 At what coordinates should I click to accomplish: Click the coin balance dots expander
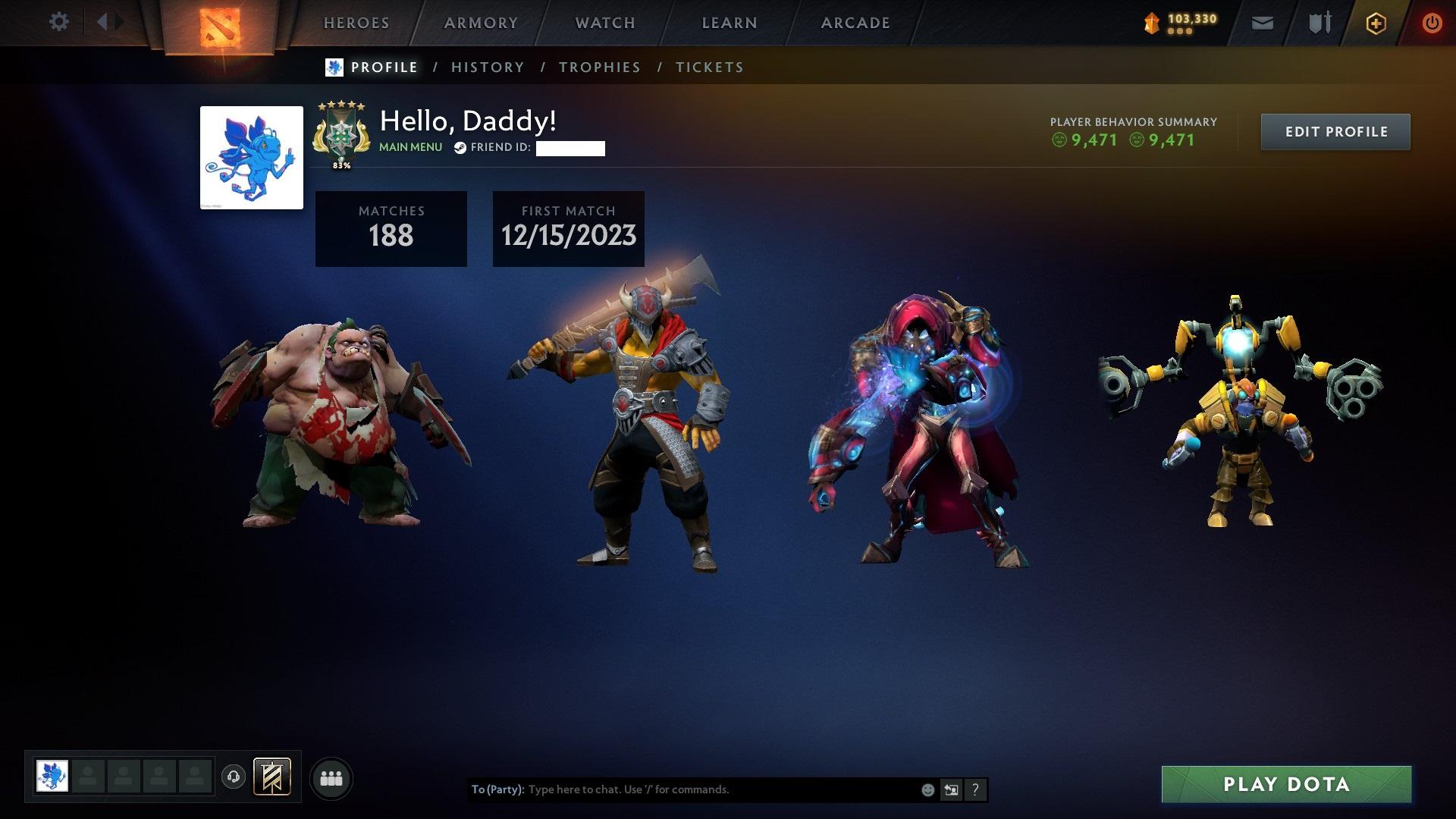1181,32
